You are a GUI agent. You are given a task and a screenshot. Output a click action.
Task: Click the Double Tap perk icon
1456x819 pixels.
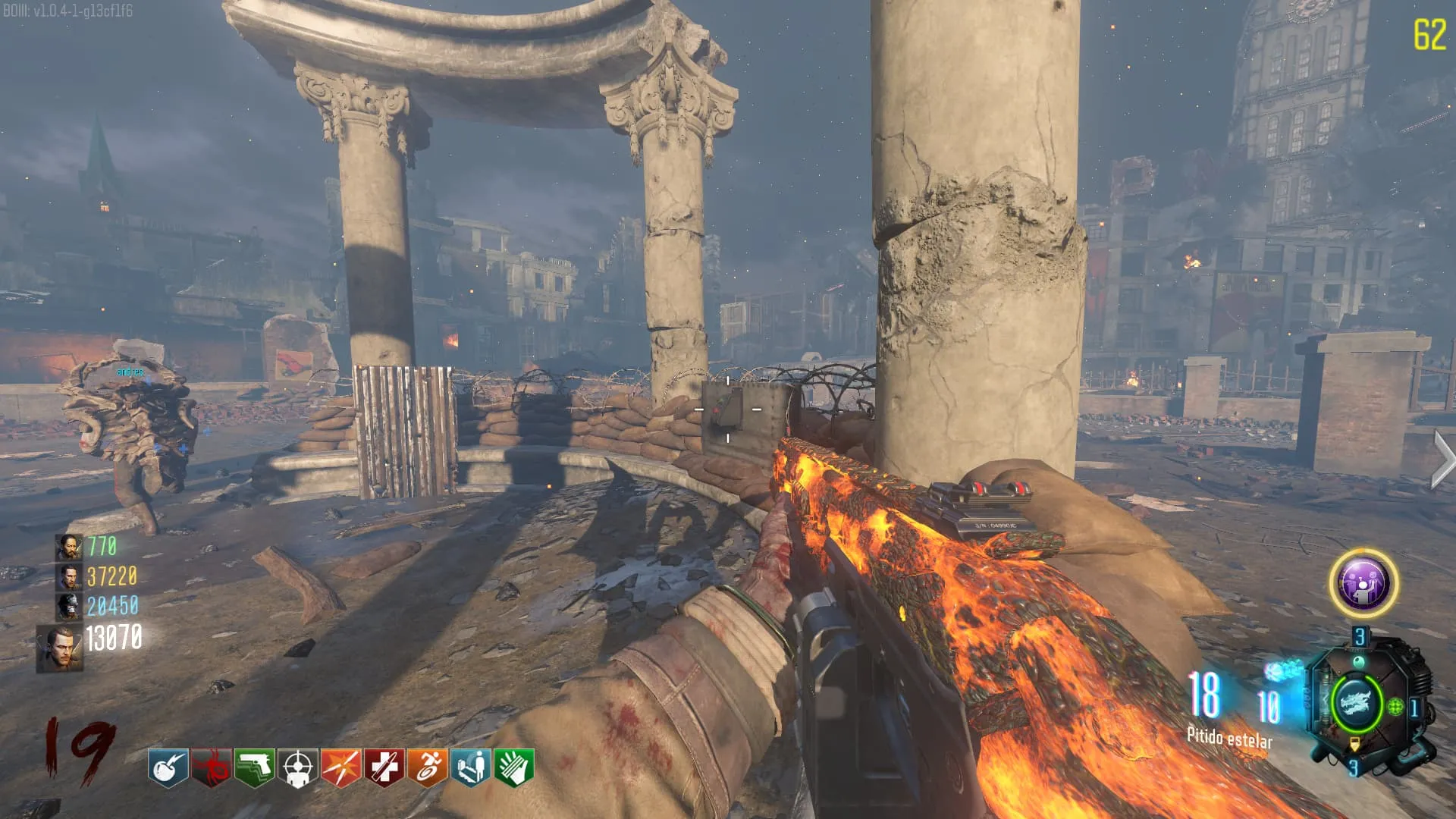tap(340, 767)
